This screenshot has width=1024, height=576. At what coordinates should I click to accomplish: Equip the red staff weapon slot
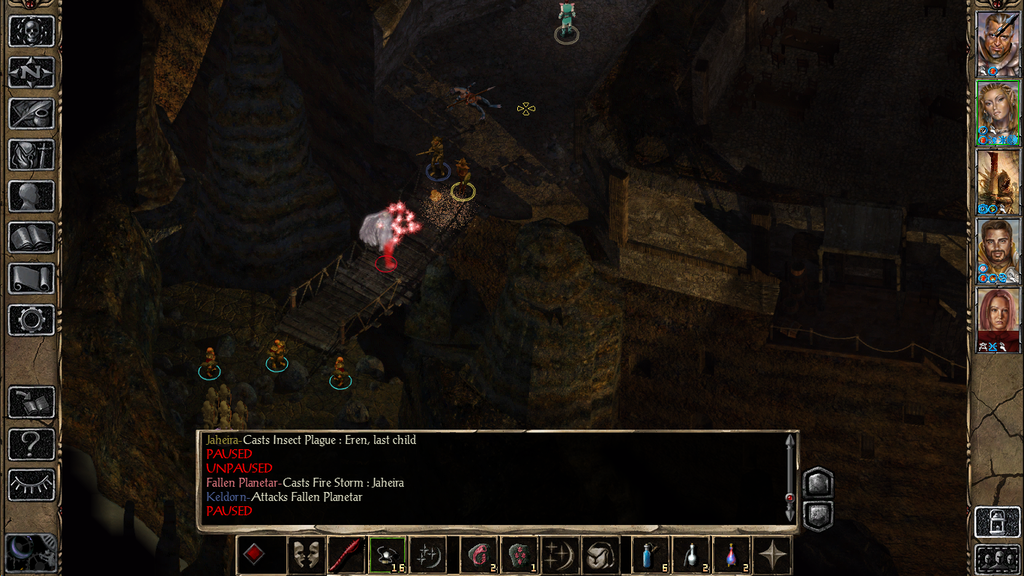345,555
